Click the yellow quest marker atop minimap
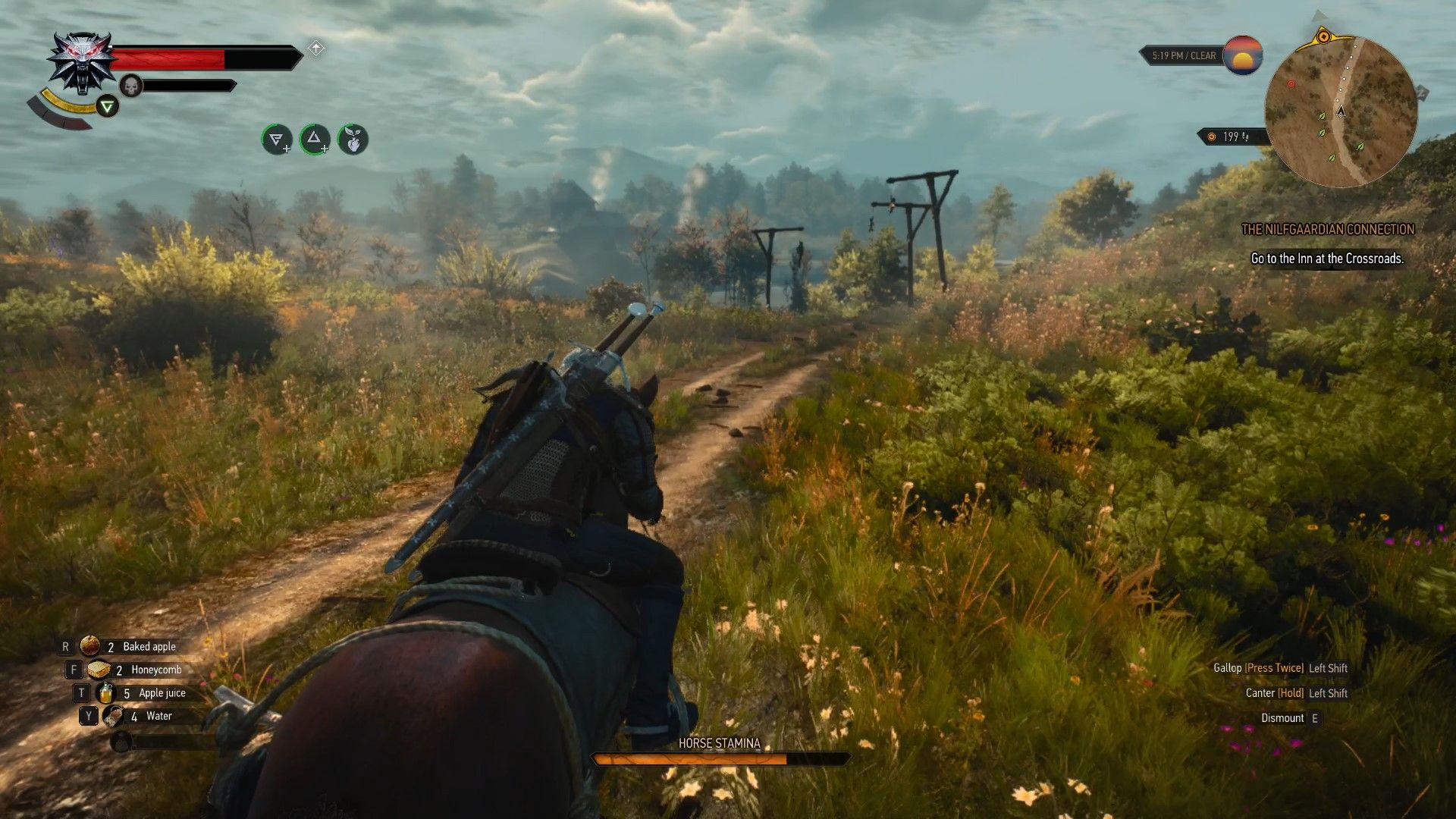Image resolution: width=1456 pixels, height=819 pixels. [1324, 36]
